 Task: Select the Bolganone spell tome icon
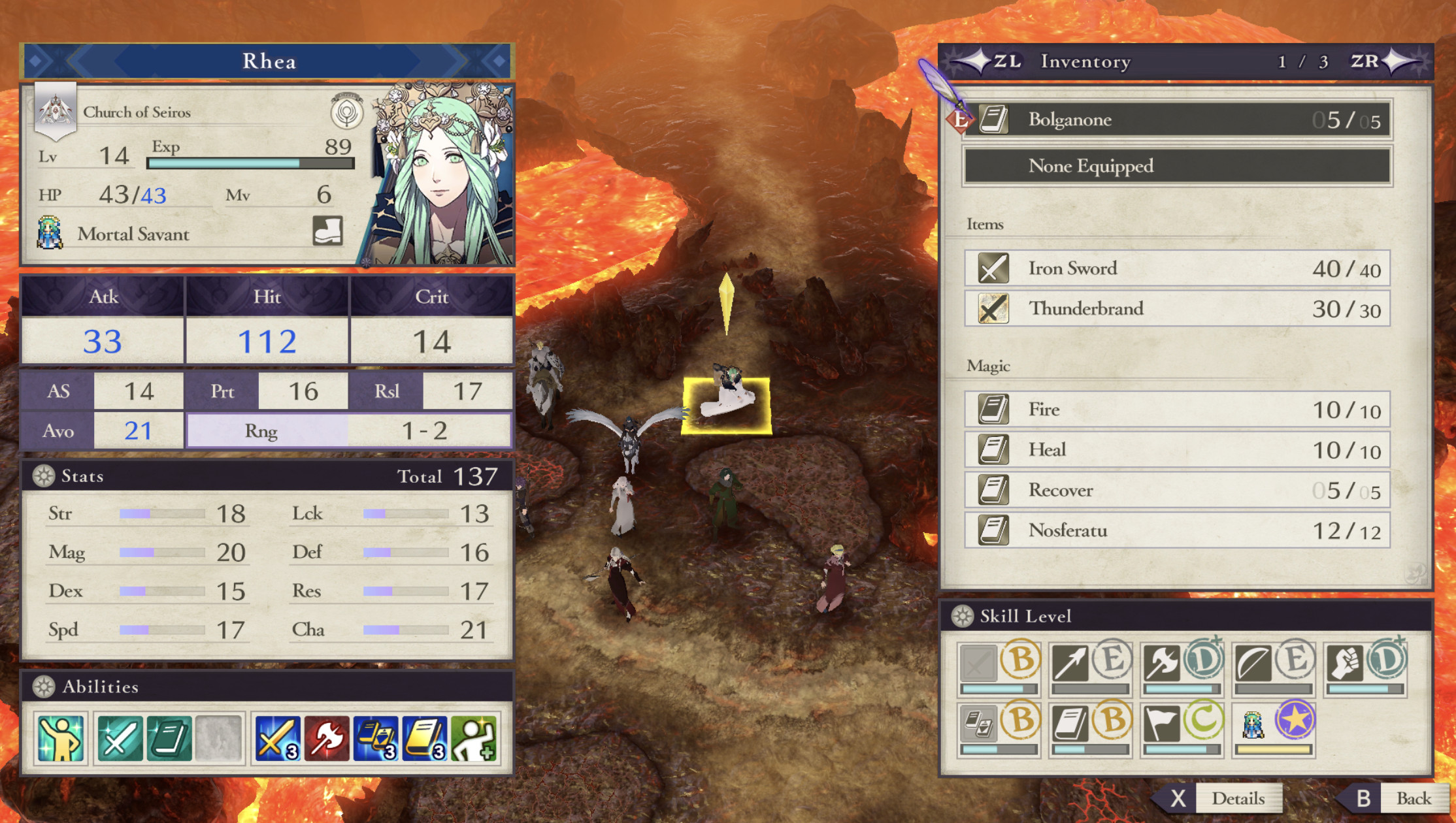click(x=994, y=119)
